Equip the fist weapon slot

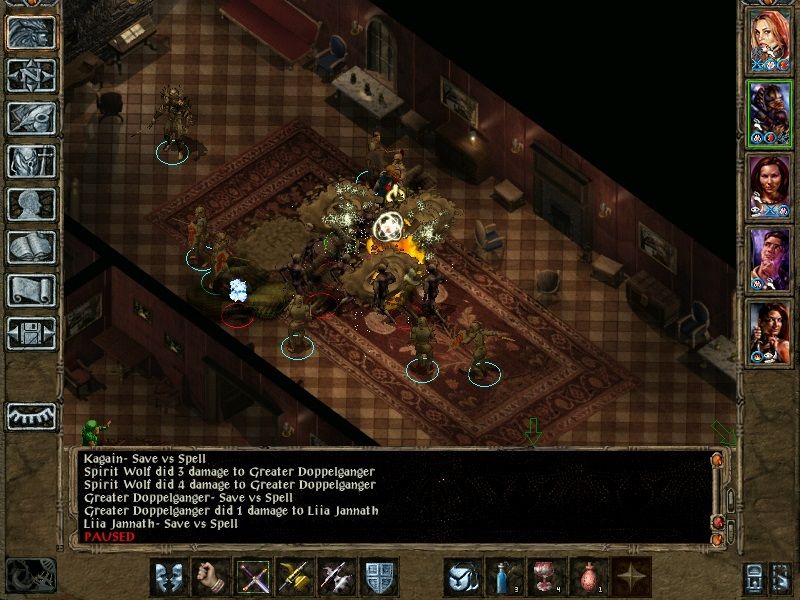(x=210, y=576)
